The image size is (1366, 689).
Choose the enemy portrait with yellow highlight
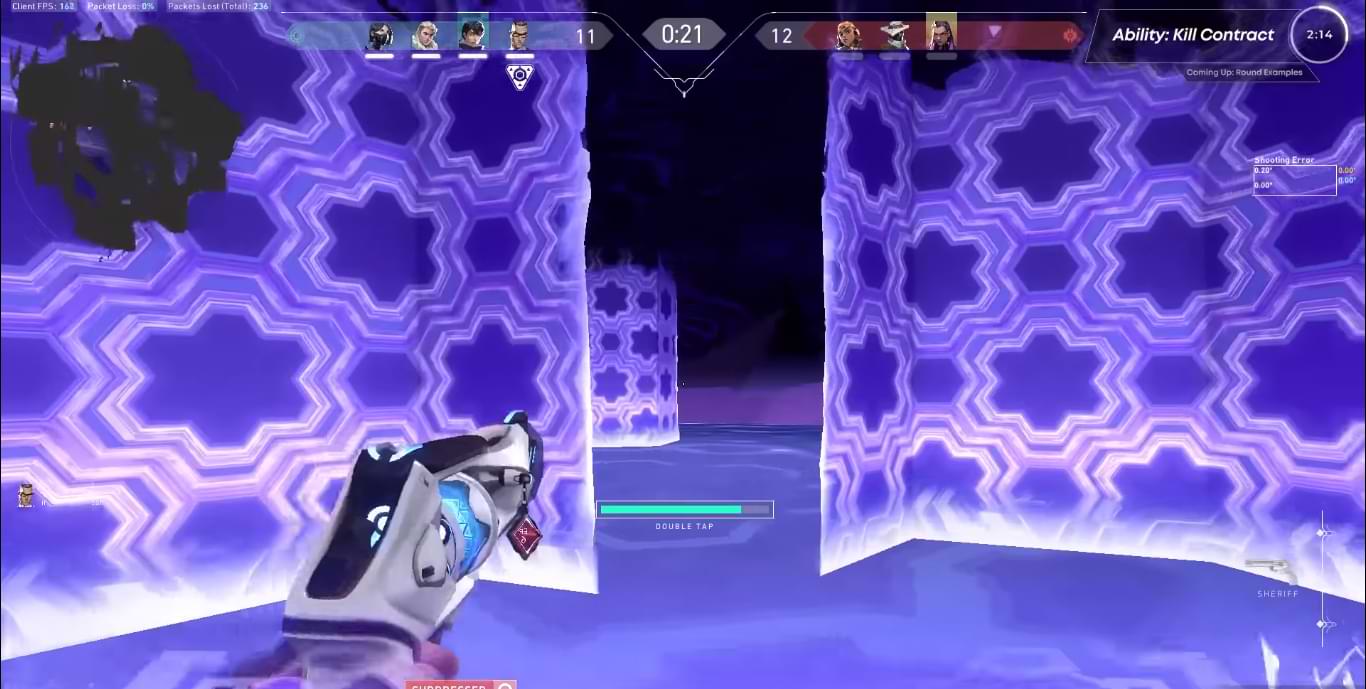click(x=941, y=33)
